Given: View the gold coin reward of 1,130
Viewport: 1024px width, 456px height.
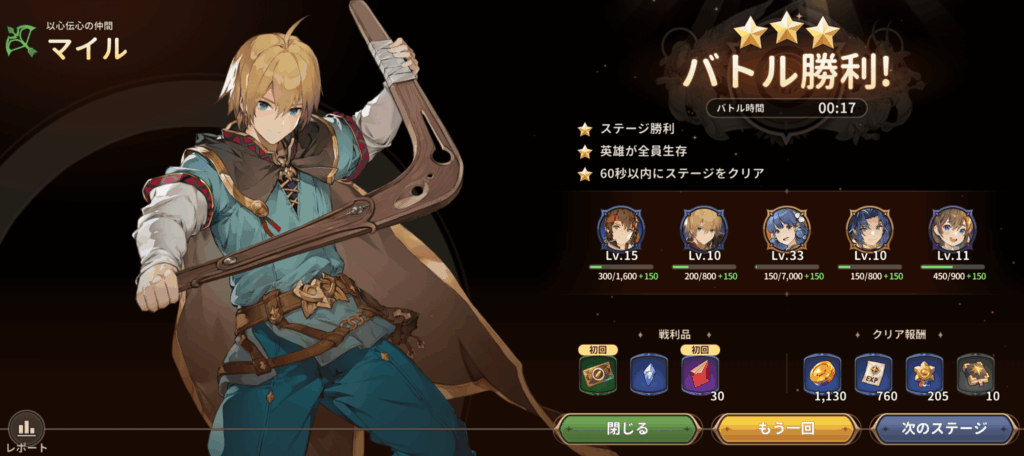Looking at the screenshot, I should tap(824, 373).
